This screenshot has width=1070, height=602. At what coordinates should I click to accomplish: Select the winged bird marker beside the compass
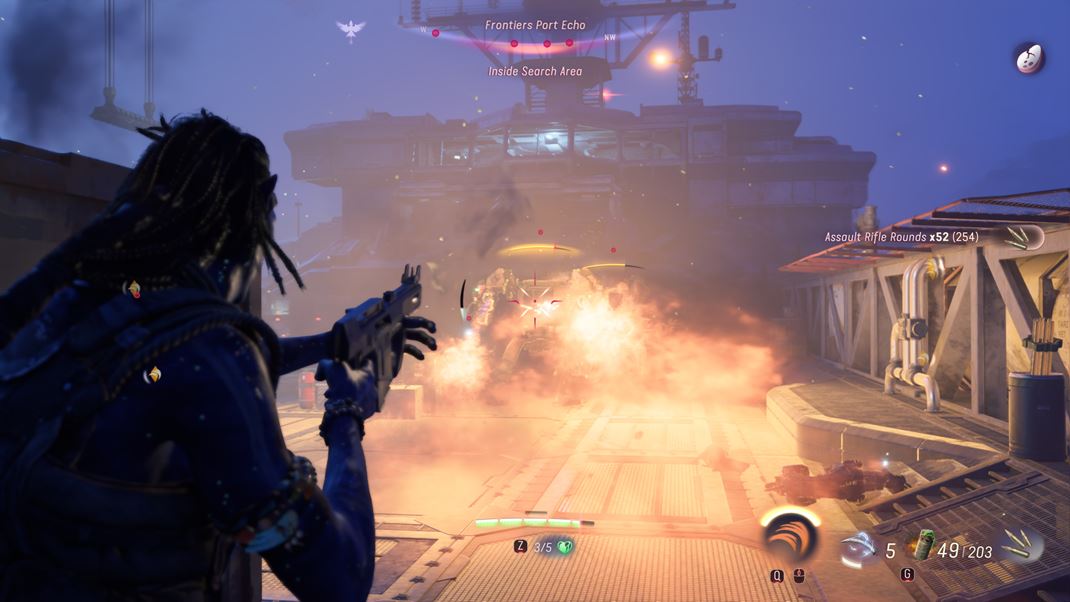pos(351,31)
